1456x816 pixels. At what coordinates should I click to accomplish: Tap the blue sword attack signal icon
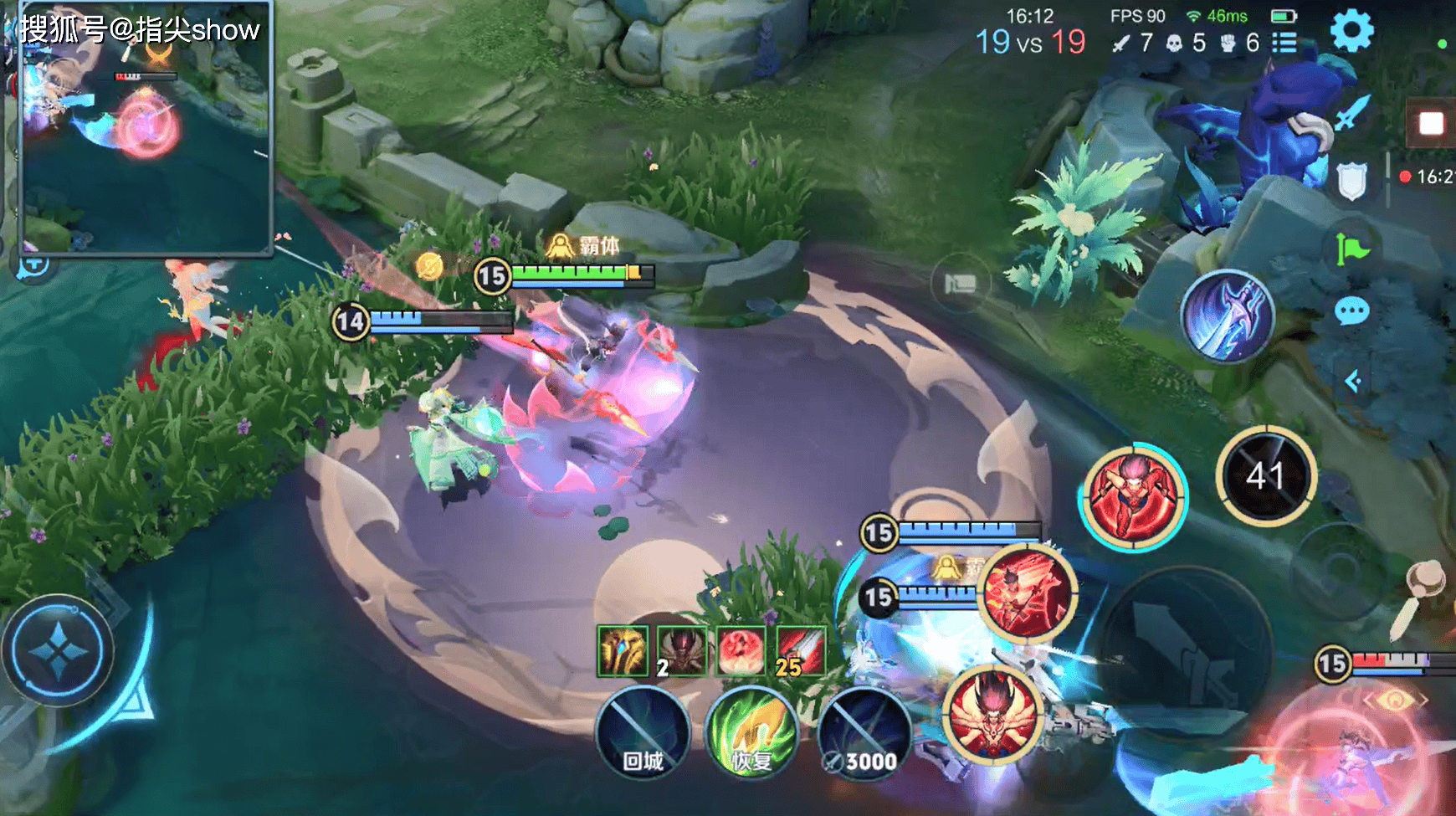coord(1351,113)
